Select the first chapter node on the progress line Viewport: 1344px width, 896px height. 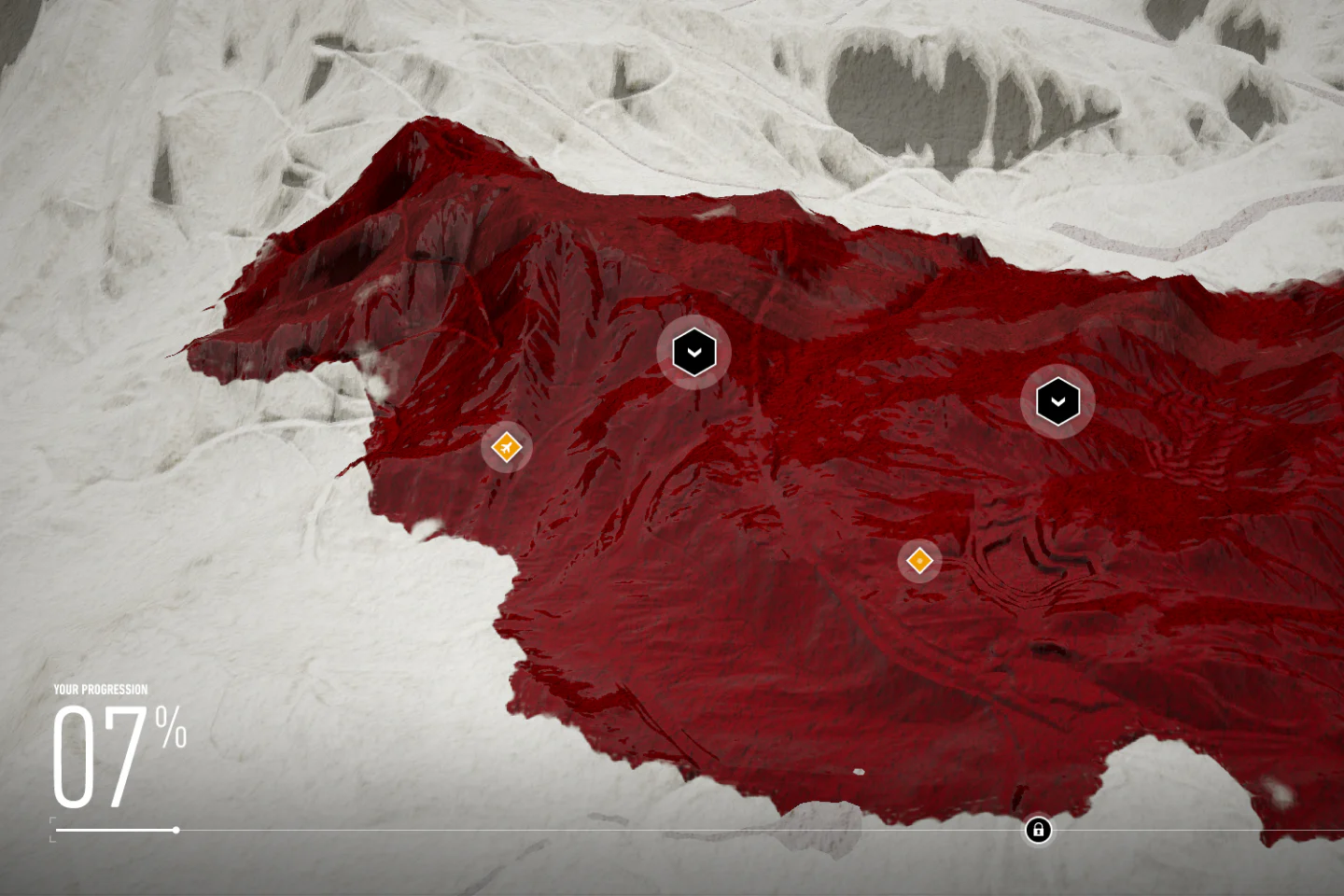175,830
